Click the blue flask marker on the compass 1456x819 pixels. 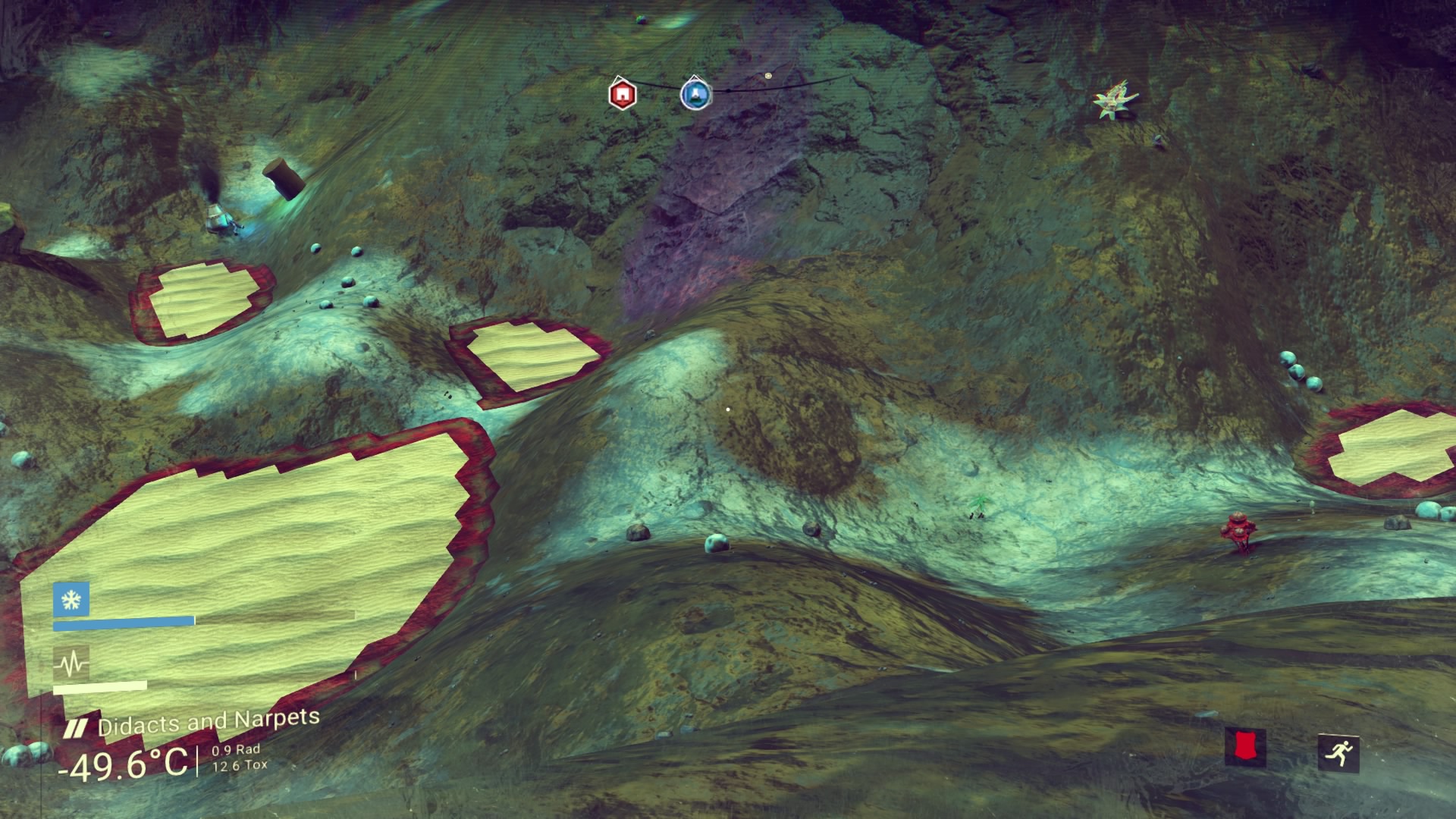pos(695,93)
